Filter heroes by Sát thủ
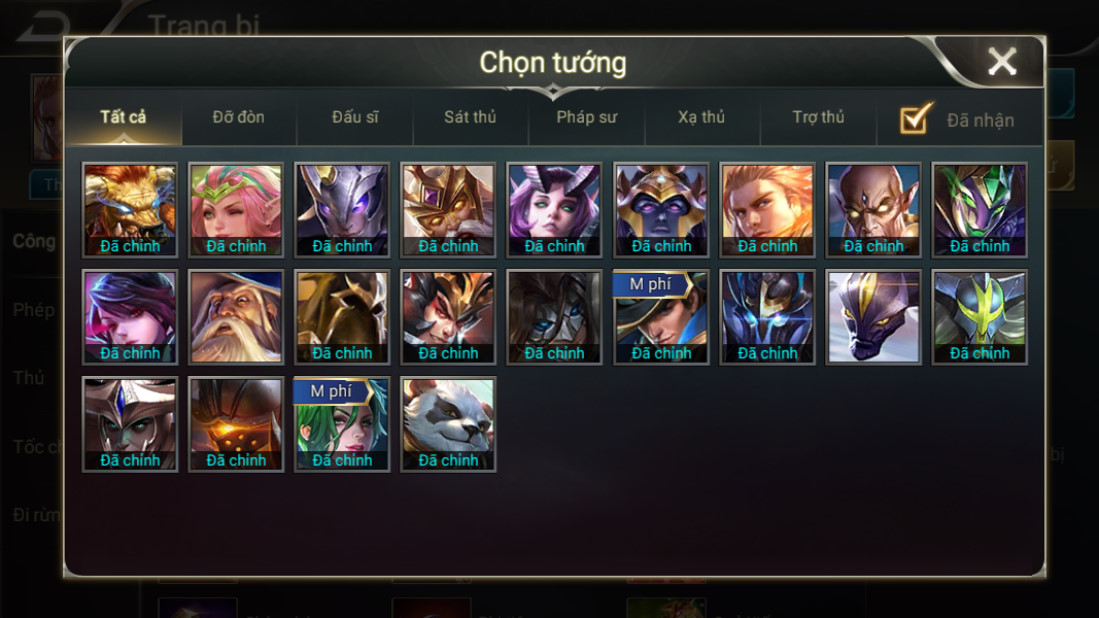1099x618 pixels. pos(470,117)
